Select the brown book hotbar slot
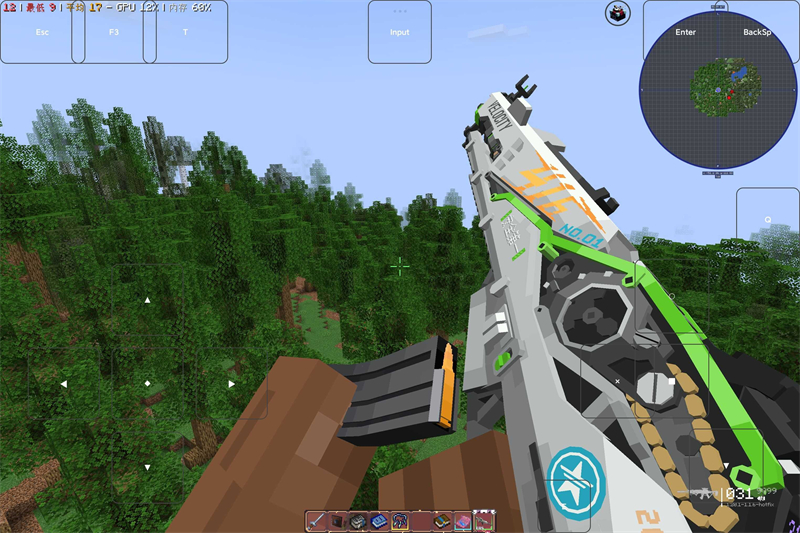This screenshot has height=533, width=800. (x=442, y=521)
